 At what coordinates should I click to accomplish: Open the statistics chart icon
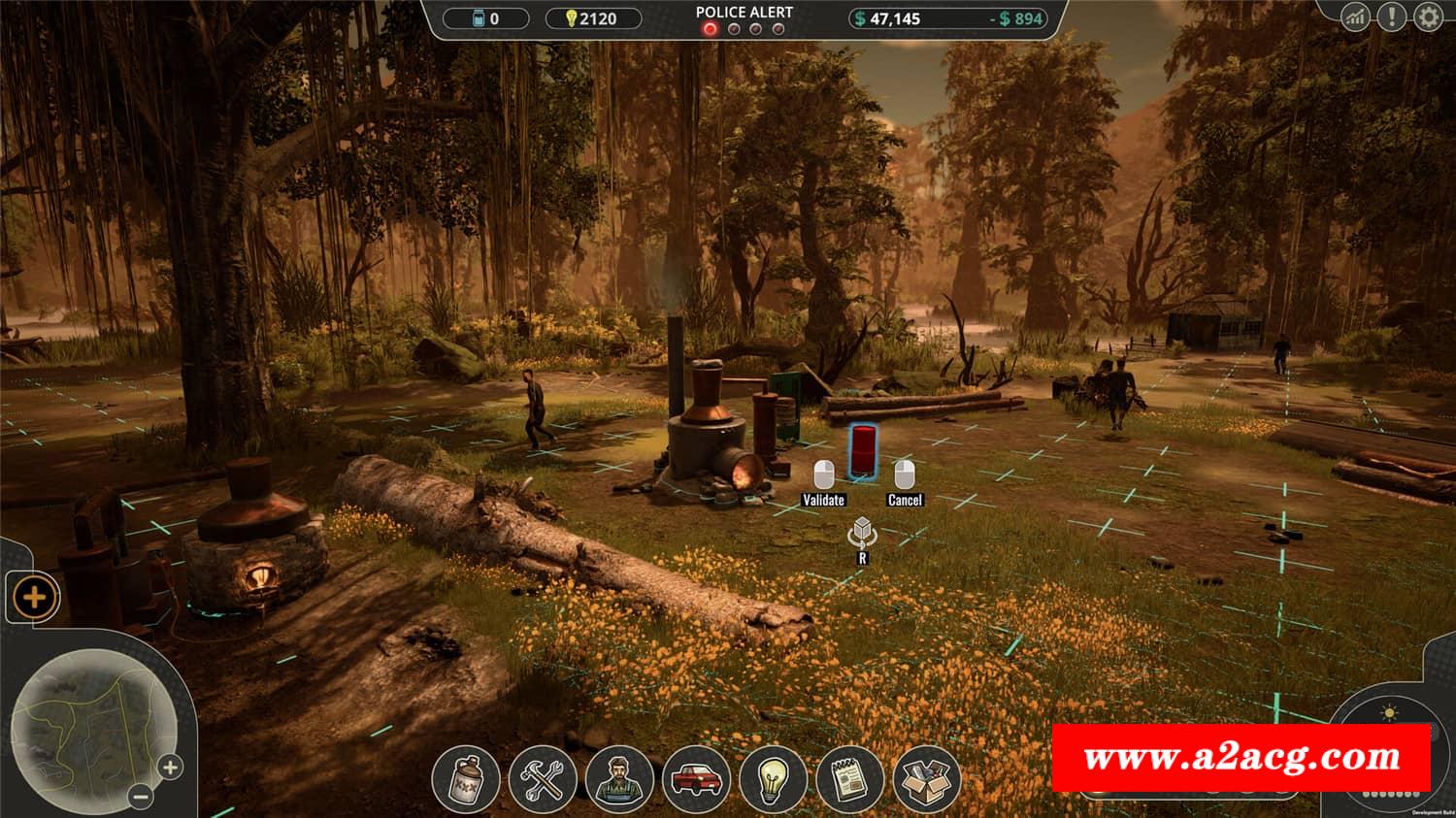click(x=1355, y=16)
